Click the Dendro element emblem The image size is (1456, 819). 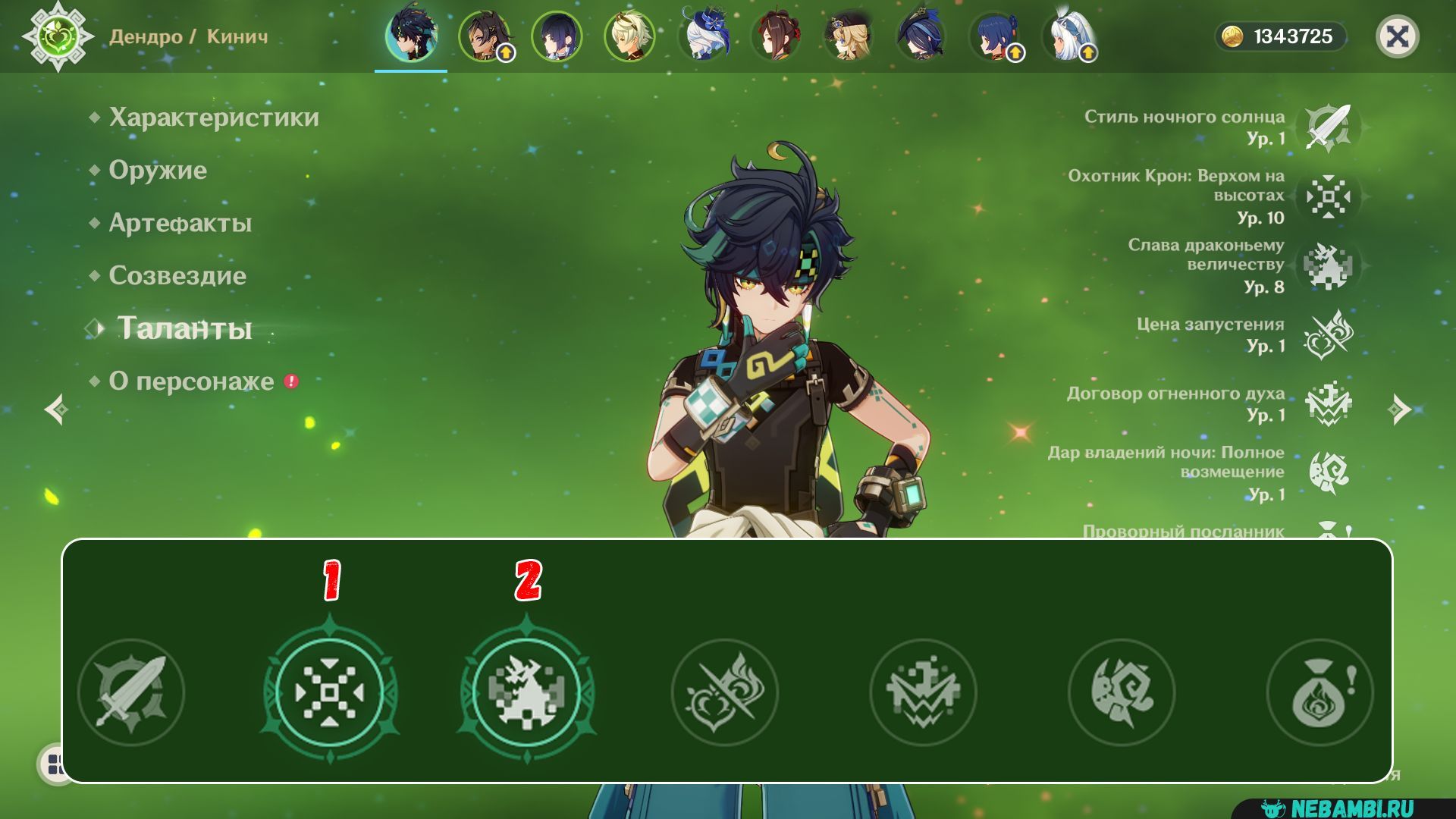(x=58, y=36)
